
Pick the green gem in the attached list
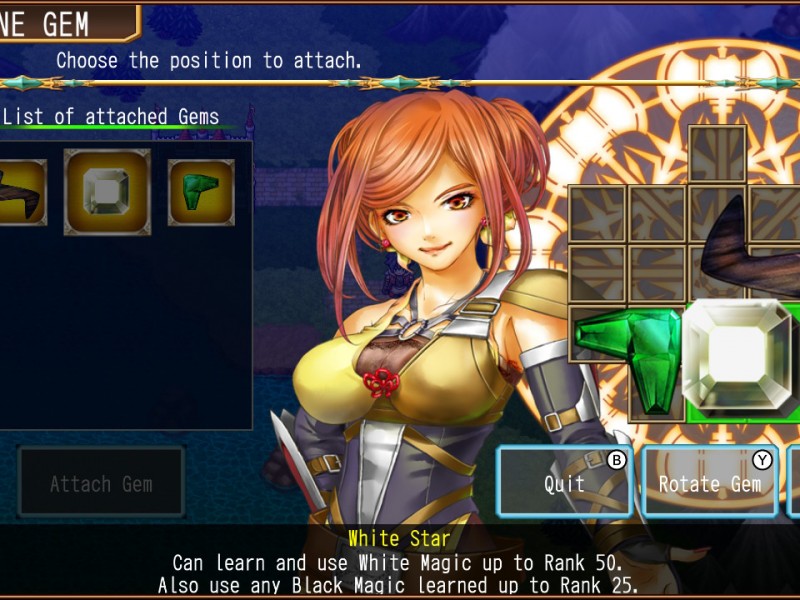coord(201,192)
